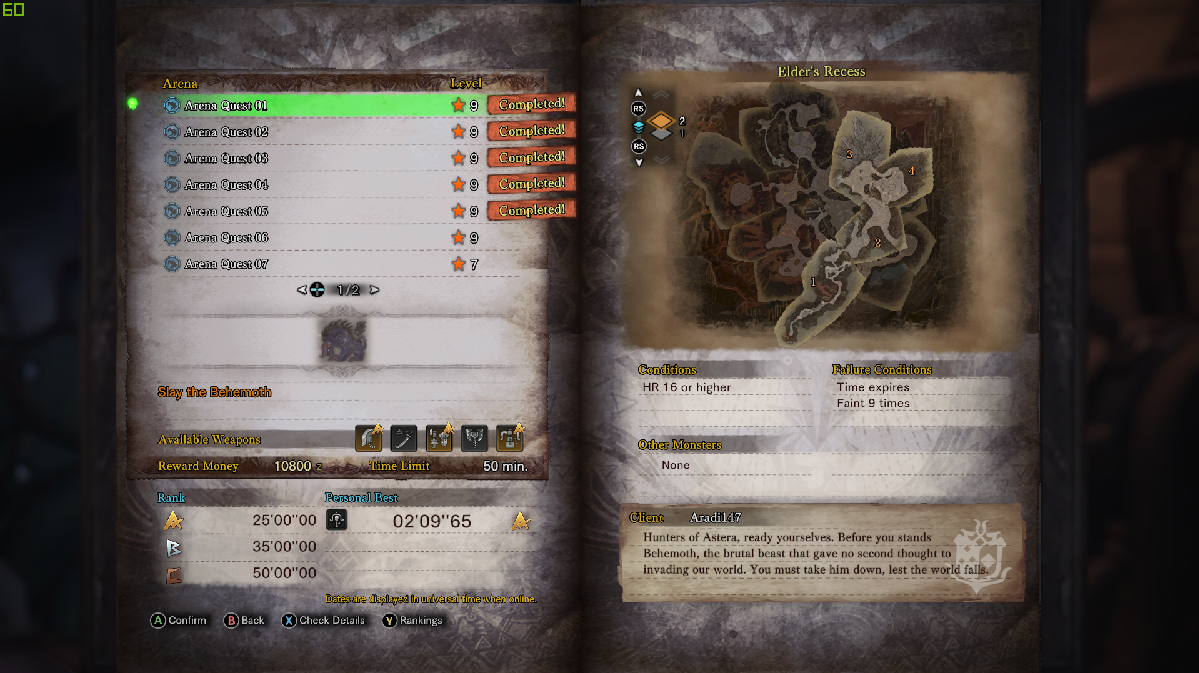Go to the next quest list page

point(375,290)
